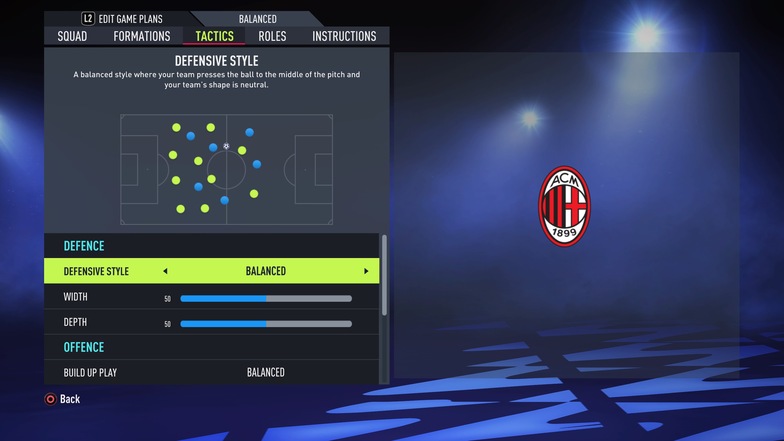Select the Tactics tab
This screenshot has width=784, height=441.
tap(215, 36)
